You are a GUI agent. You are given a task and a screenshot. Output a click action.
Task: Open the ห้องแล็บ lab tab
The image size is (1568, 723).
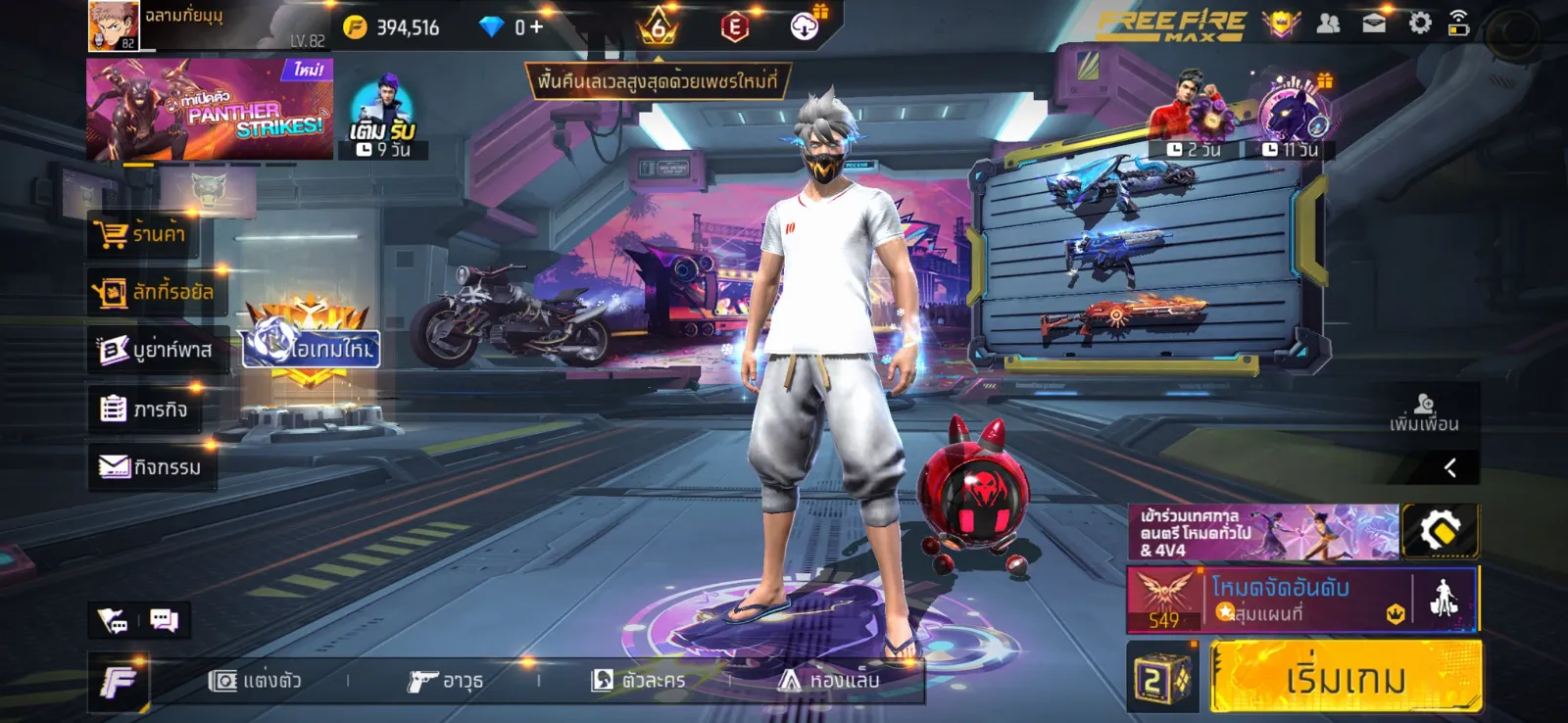(829, 681)
